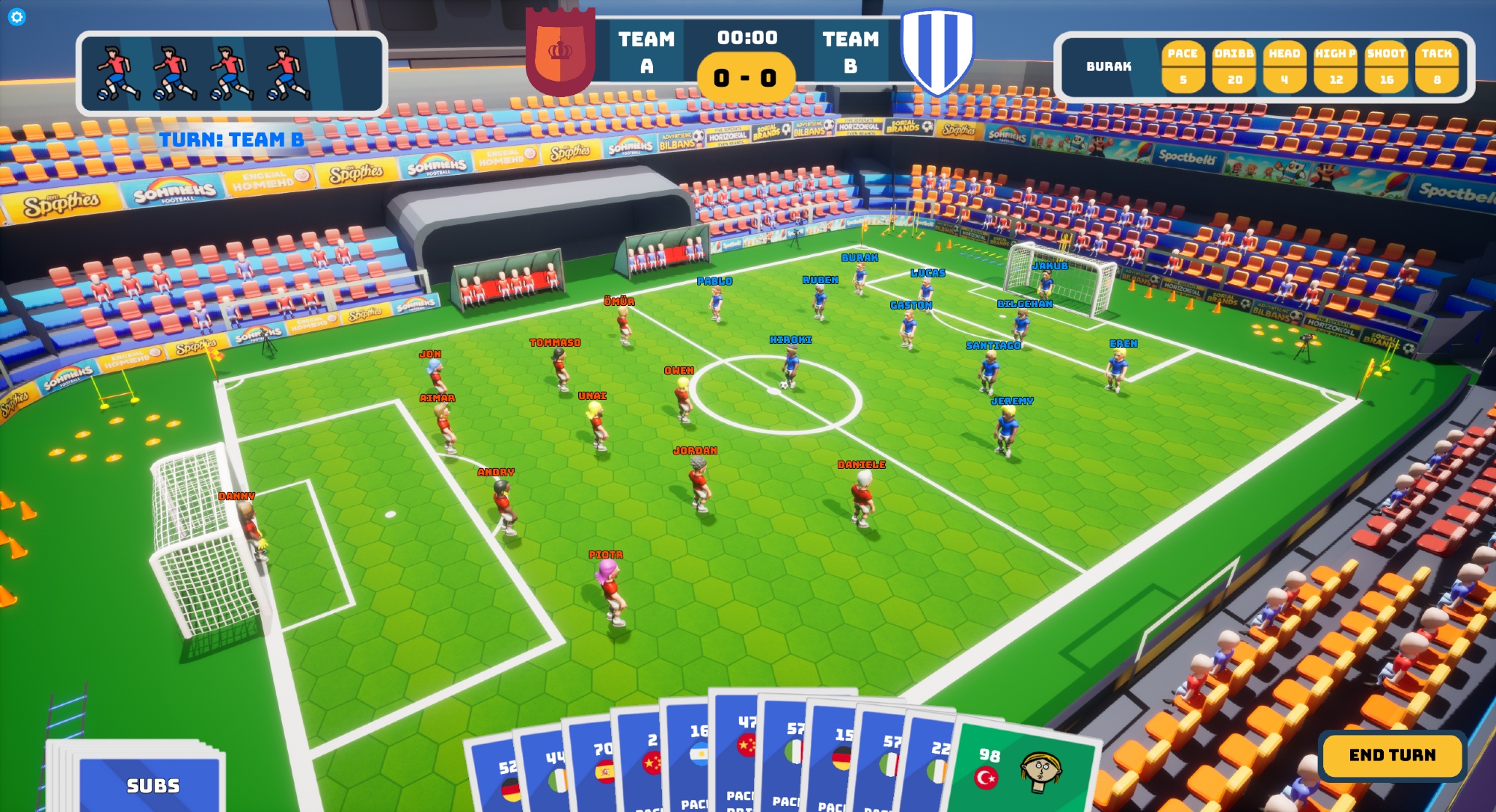Open the Subs card deck
The height and width of the screenshot is (812, 1496).
pyautogui.click(x=152, y=784)
